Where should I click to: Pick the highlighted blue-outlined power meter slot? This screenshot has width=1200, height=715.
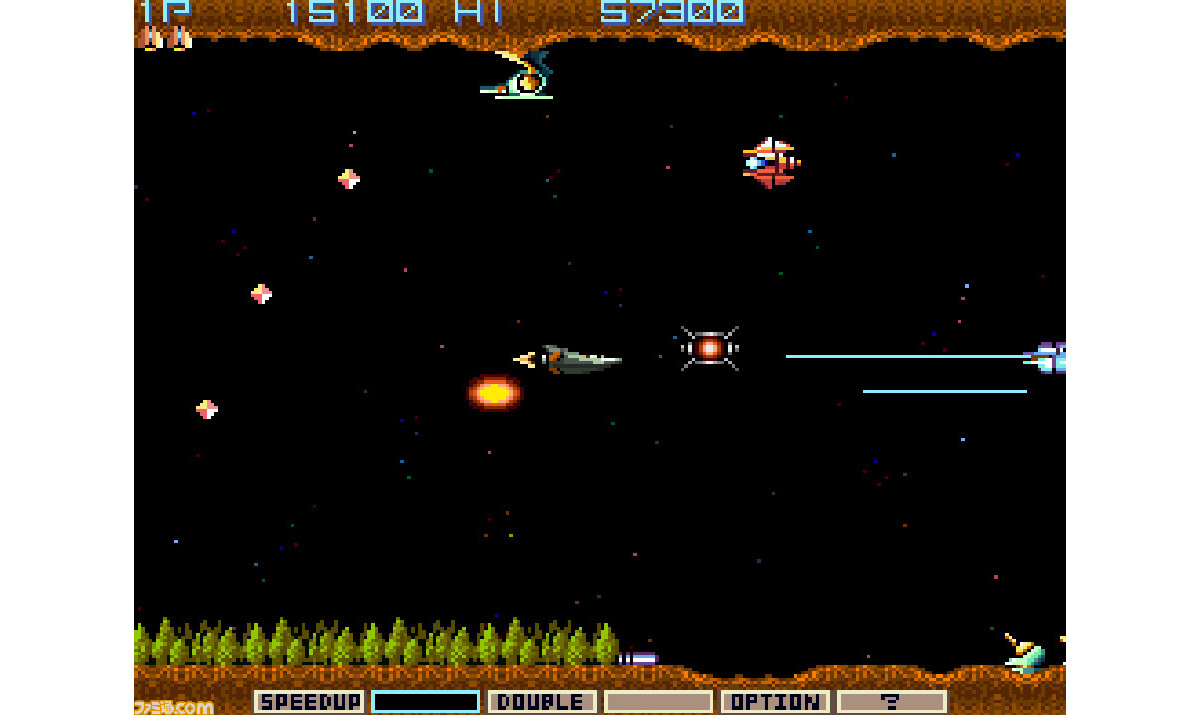click(426, 702)
